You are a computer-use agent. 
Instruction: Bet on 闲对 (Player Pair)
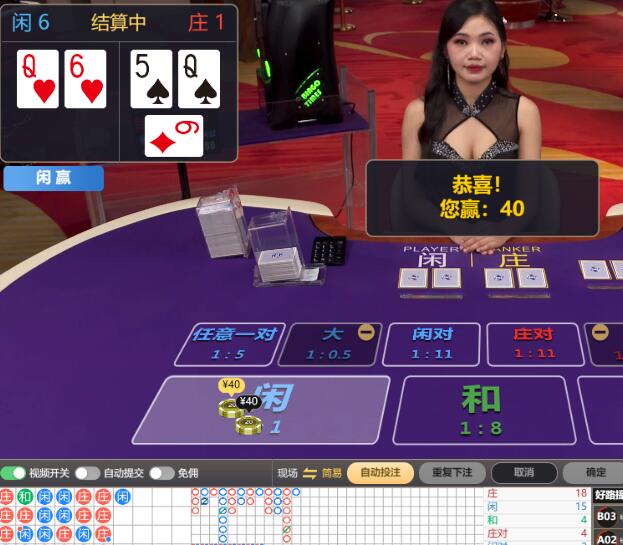pyautogui.click(x=432, y=343)
